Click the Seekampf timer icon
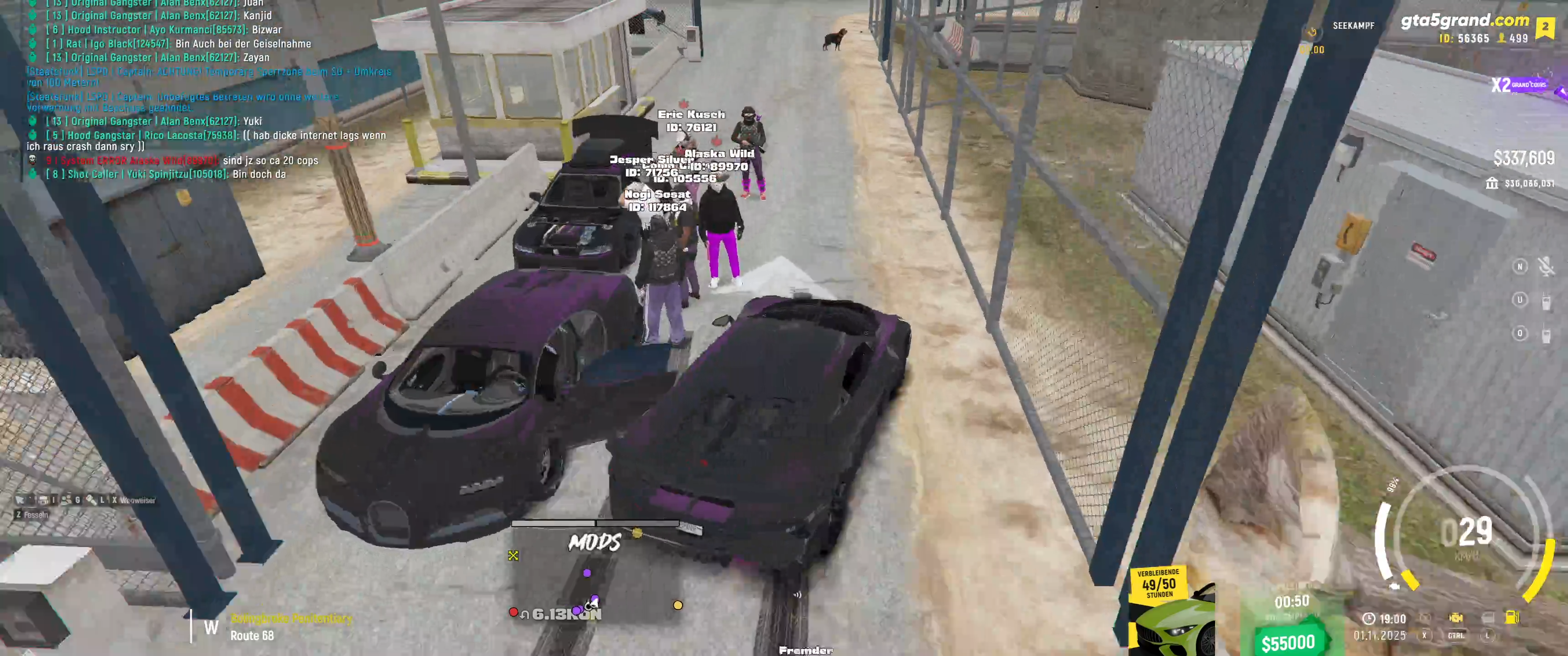The image size is (1568, 656). click(x=1312, y=32)
